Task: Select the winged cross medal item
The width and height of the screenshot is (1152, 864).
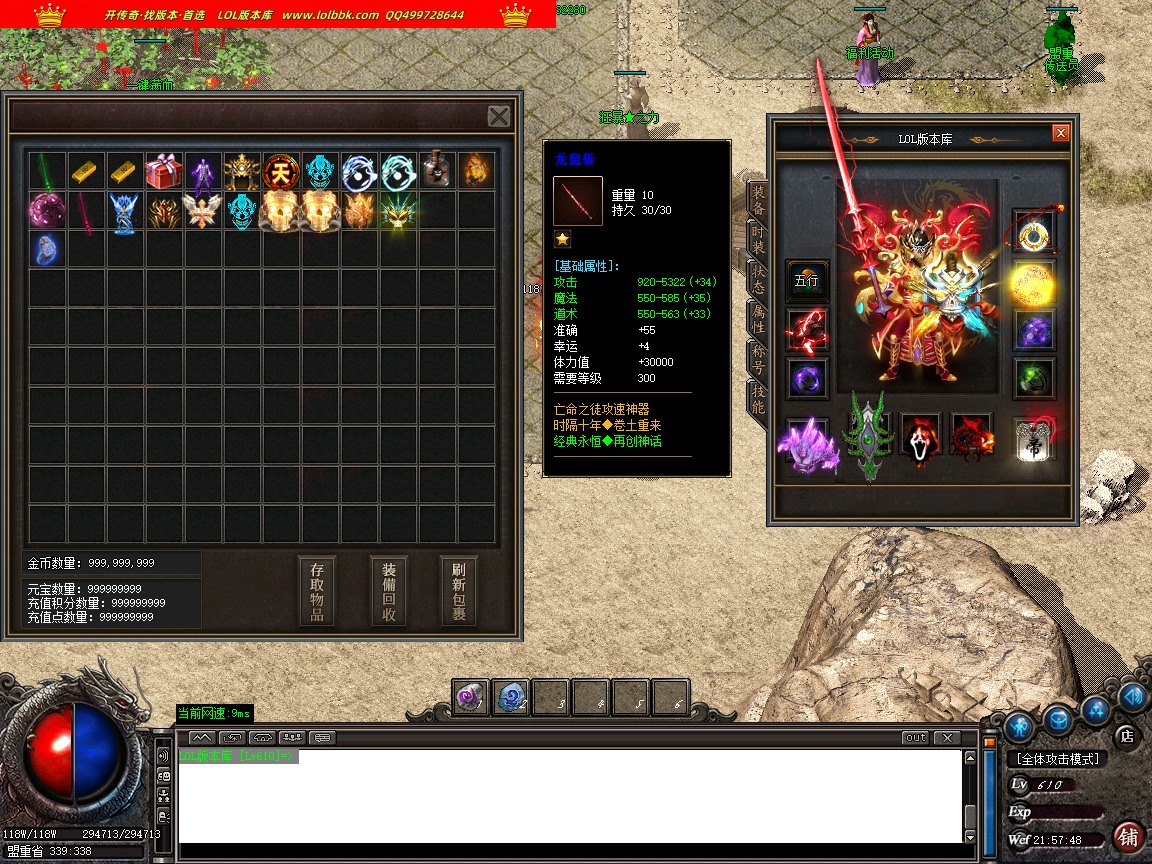Action: [x=203, y=210]
